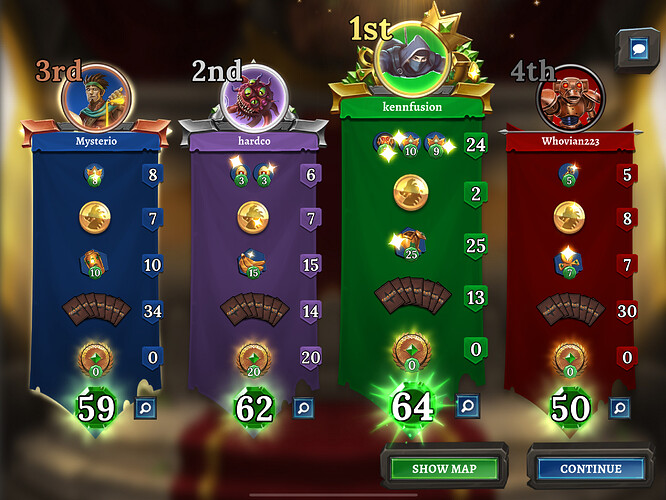The image size is (666, 500).
Task: Inspect hardco's score details magnifier
Action: pyautogui.click(x=303, y=407)
